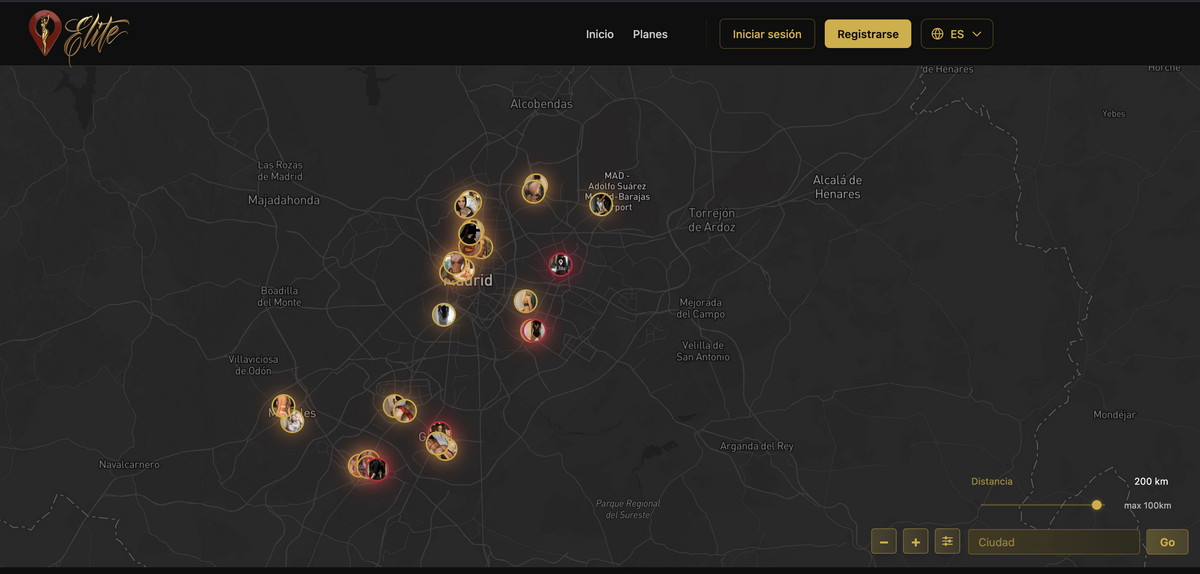The image size is (1200, 574).
Task: Click the Iniciar sesión button
Action: [767, 34]
